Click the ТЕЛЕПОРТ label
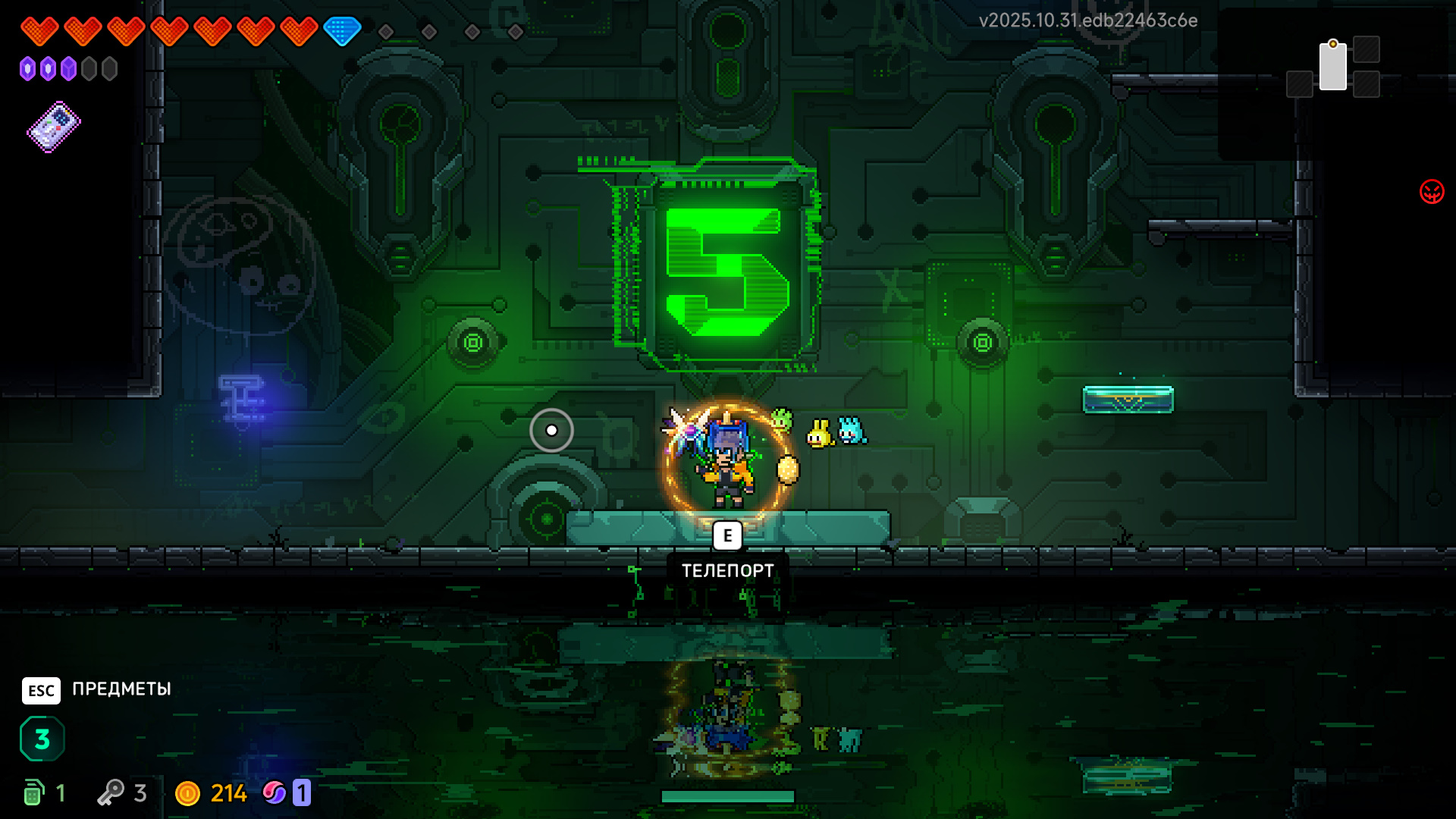This screenshot has width=1456, height=819. click(729, 570)
